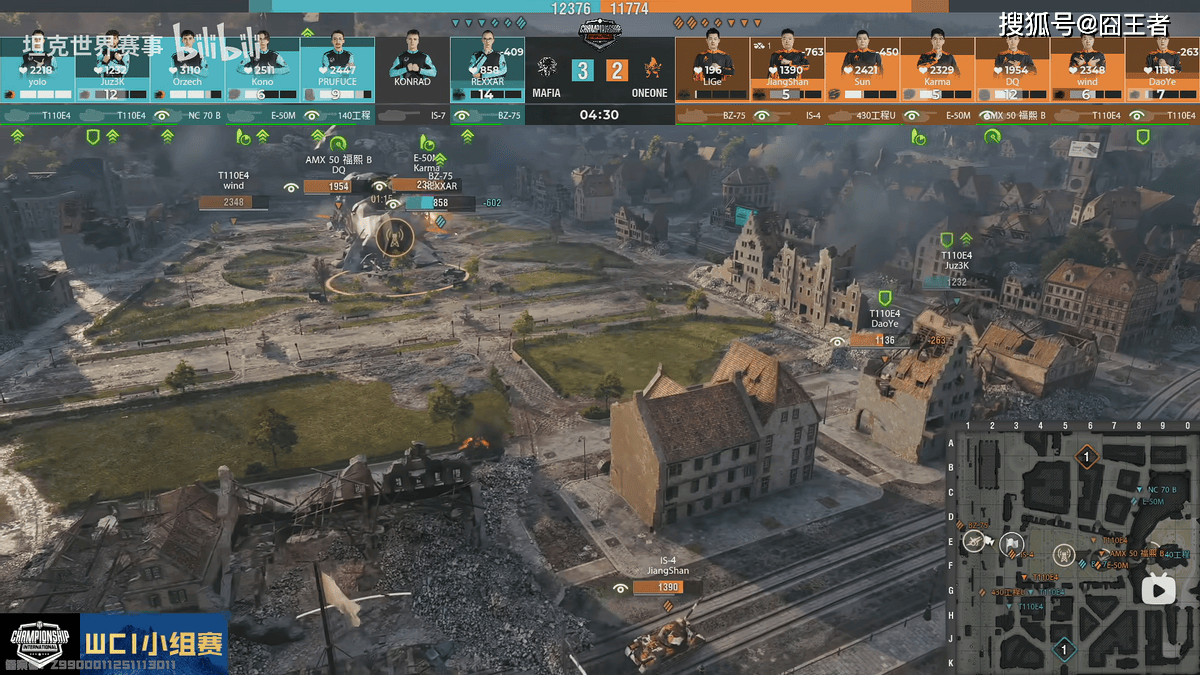The width and height of the screenshot is (1200, 675).
Task: Spectate PRUFUCE from the team bar
Action: (337, 70)
